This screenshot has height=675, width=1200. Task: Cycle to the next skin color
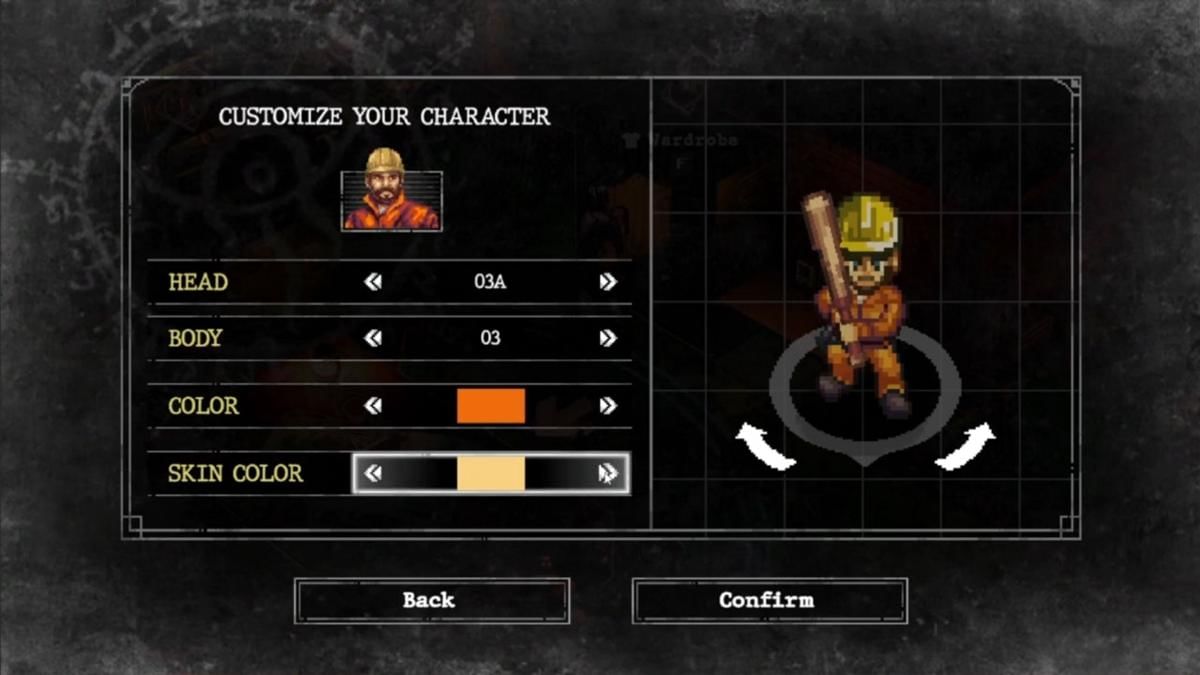(x=607, y=473)
